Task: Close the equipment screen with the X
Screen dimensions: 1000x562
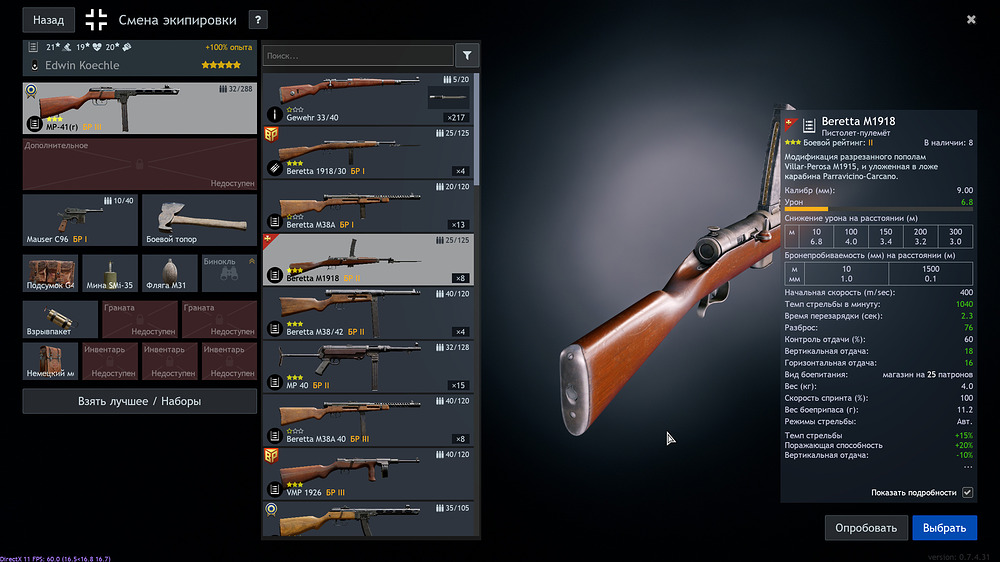Action: 971,19
